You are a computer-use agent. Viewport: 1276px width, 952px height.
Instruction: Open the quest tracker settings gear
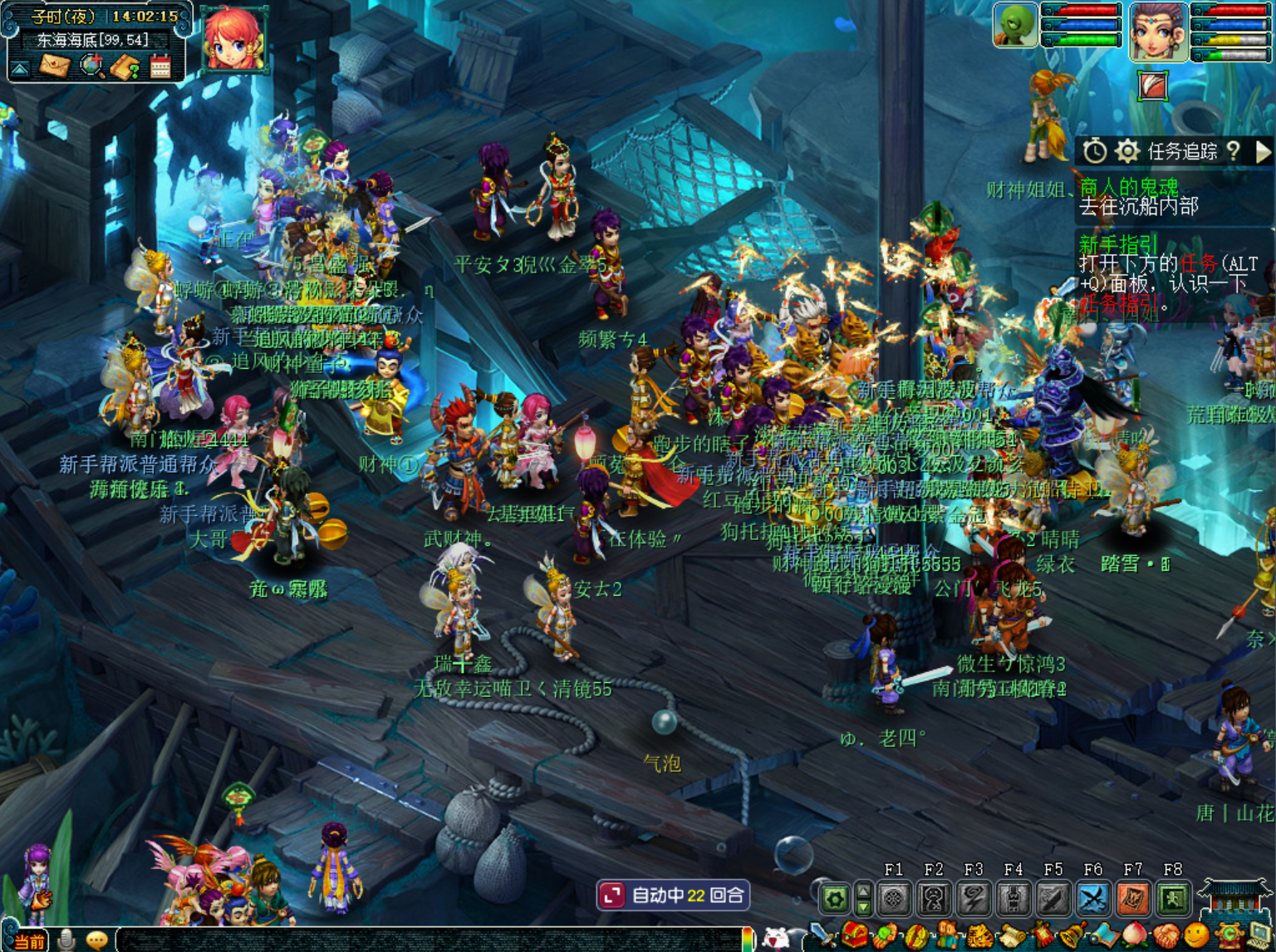[x=1126, y=151]
